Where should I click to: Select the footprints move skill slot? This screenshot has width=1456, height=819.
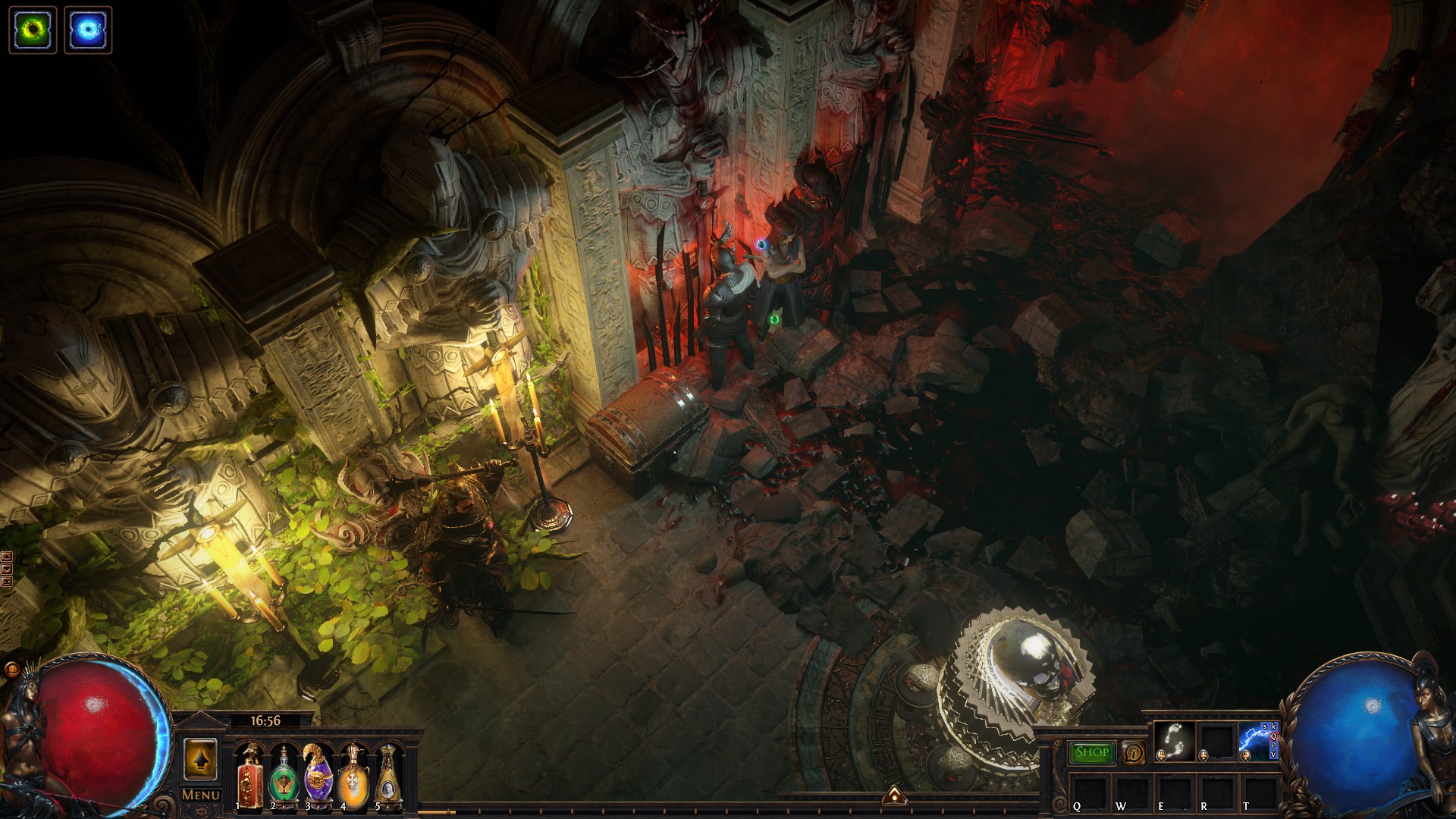coord(1175,741)
